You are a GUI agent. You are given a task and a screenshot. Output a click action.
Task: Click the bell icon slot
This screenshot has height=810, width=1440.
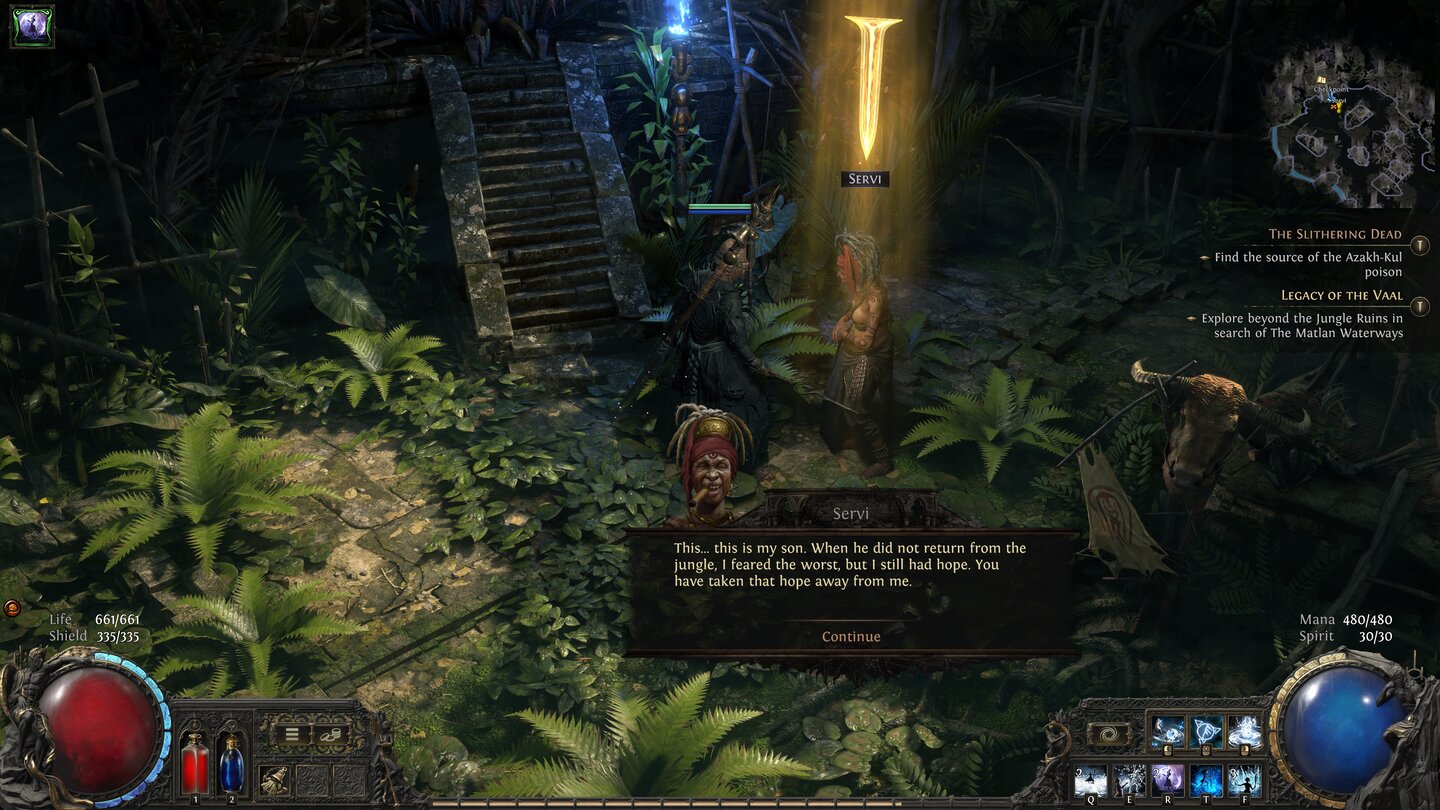[x=273, y=778]
